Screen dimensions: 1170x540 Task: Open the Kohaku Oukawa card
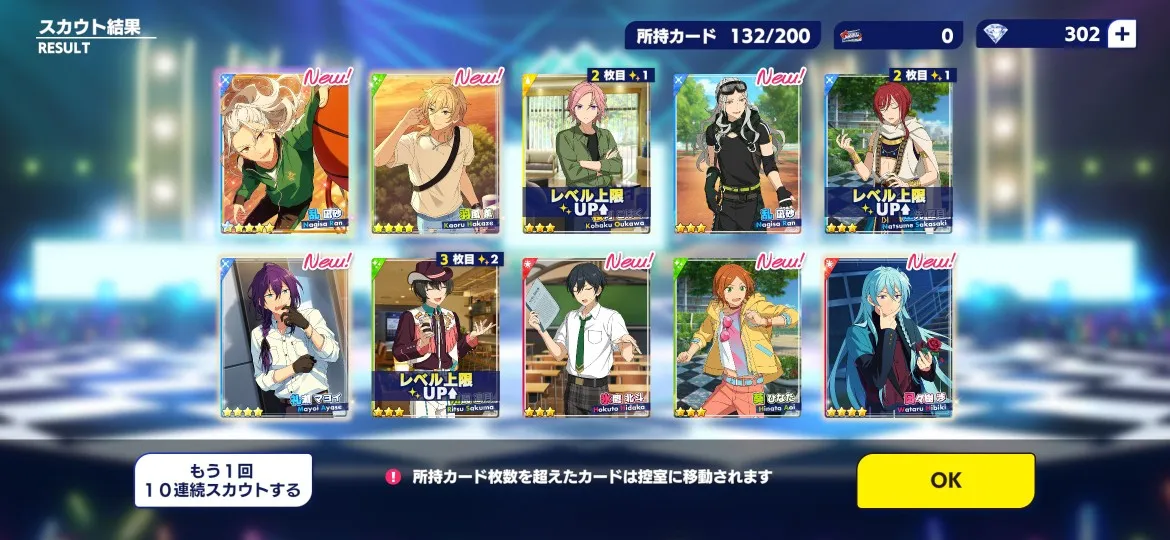pyautogui.click(x=586, y=153)
